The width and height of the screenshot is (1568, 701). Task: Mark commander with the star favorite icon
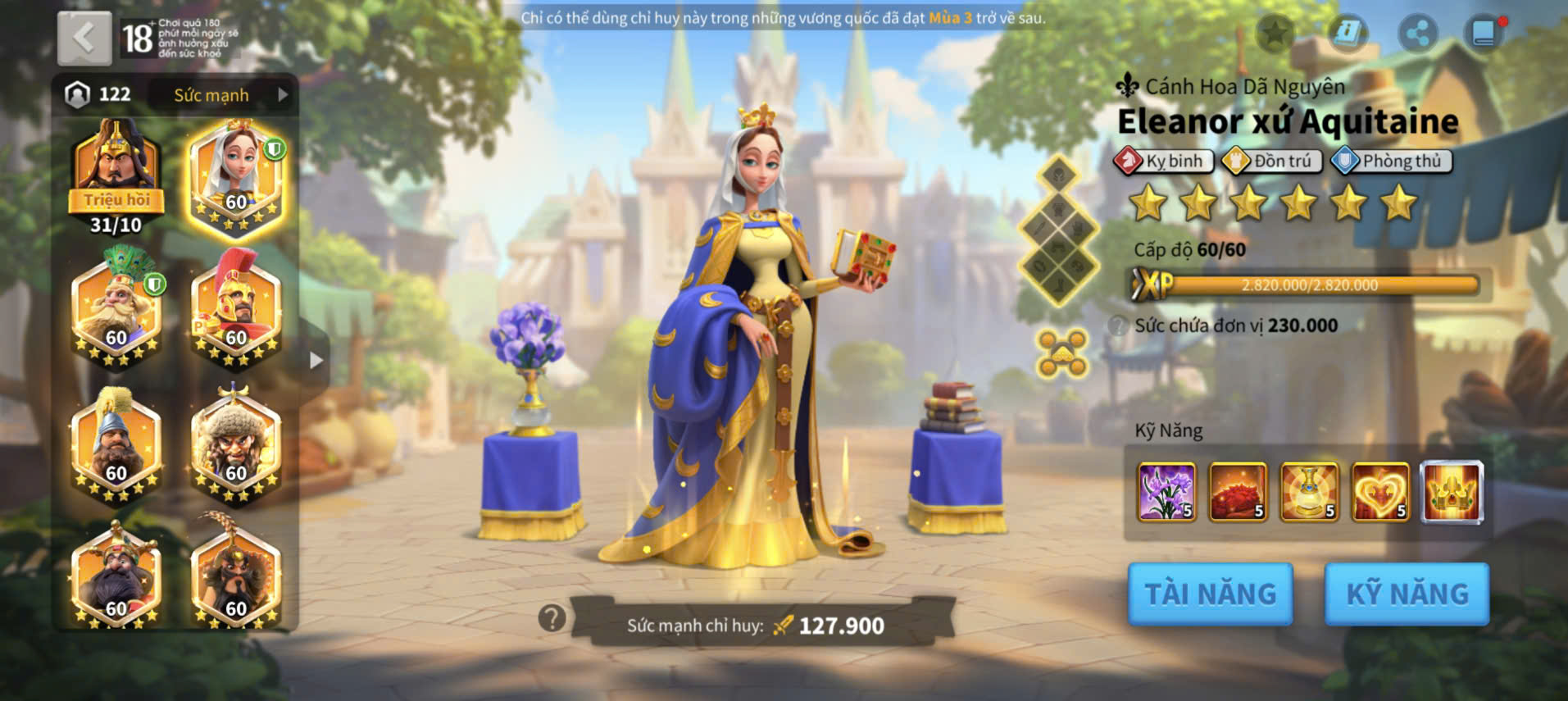click(1275, 33)
